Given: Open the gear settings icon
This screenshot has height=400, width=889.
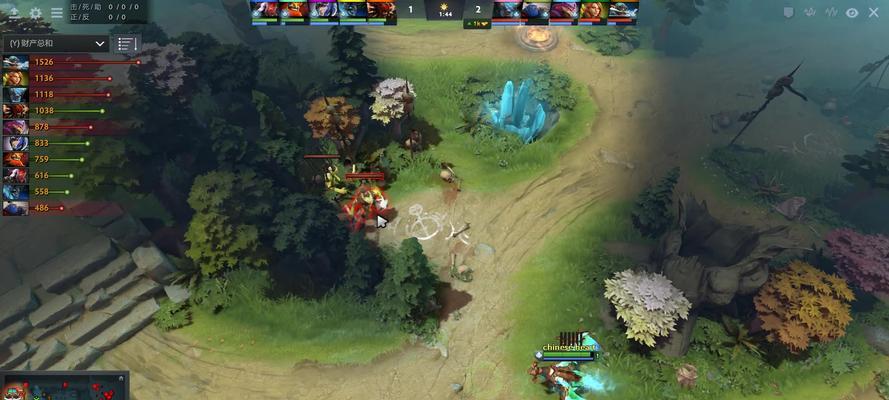Looking at the screenshot, I should [x=36, y=13].
